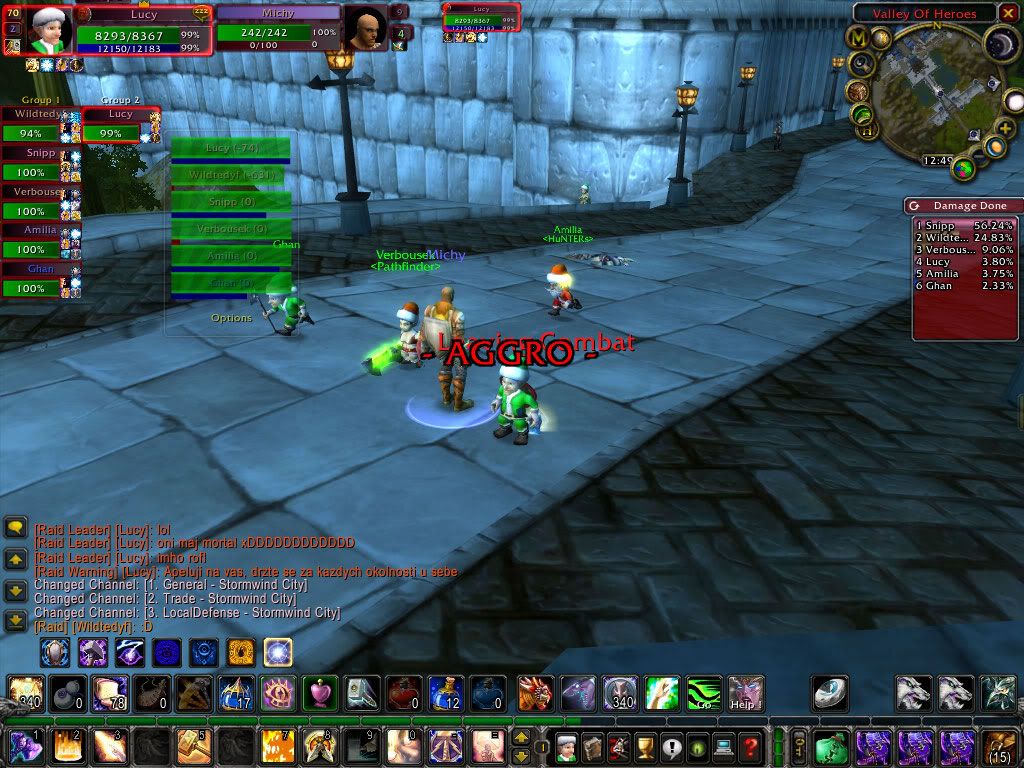Open Options below the heal bars
Viewport: 1024px width, 768px height.
point(231,318)
